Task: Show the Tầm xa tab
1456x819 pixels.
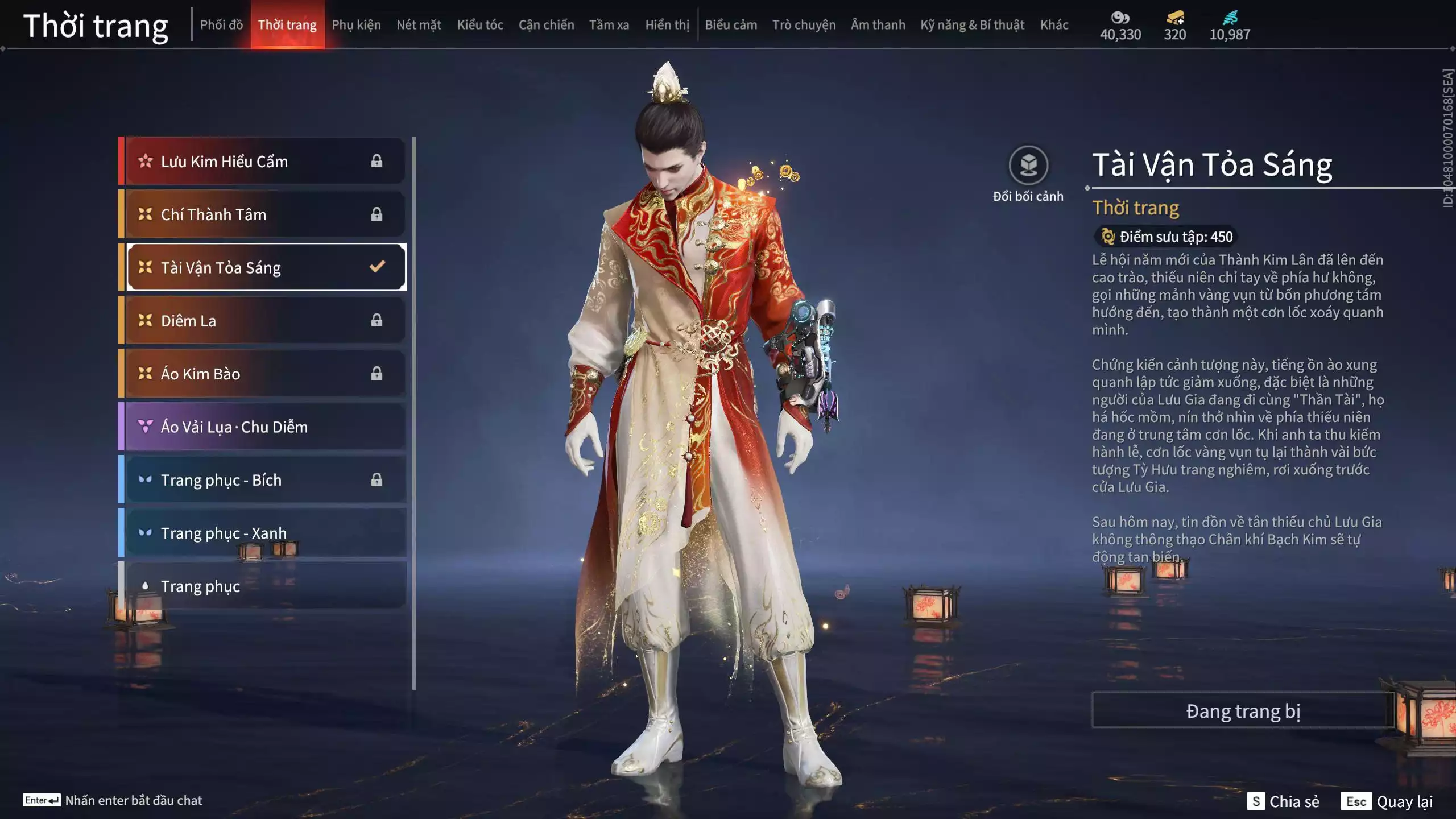Action: tap(609, 25)
